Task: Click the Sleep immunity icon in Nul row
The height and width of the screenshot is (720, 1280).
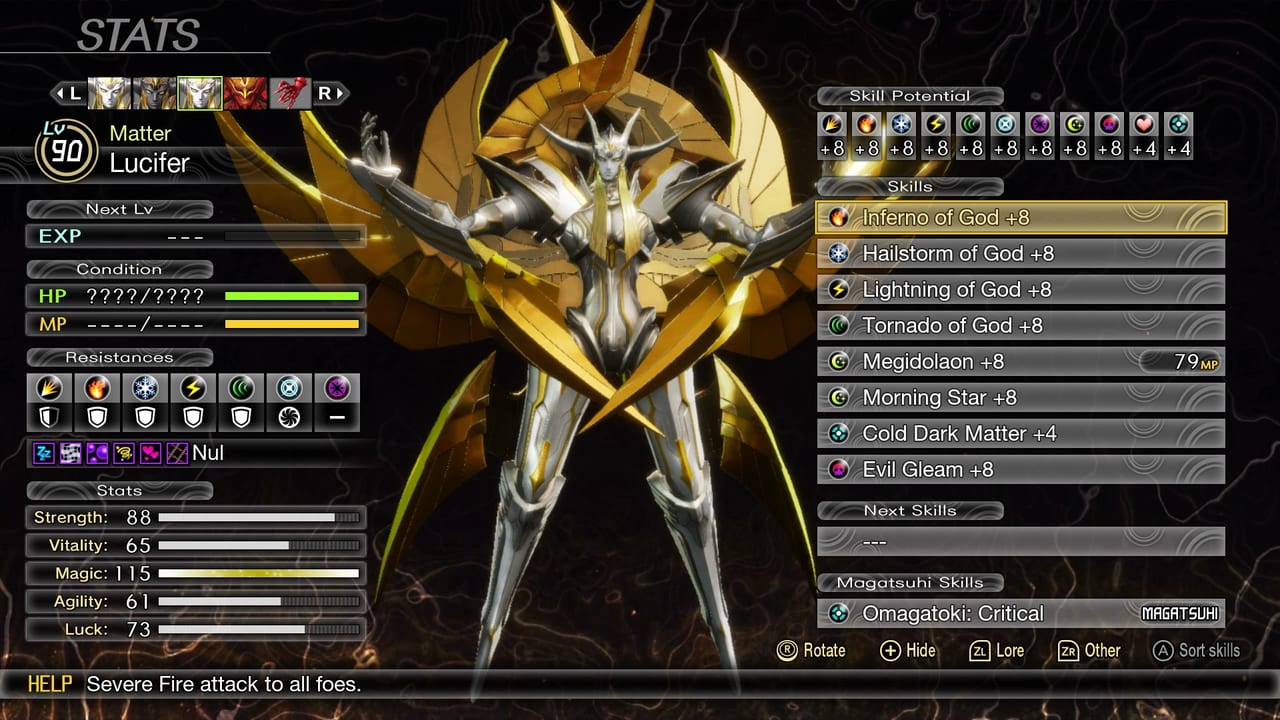Action: click(x=43, y=453)
